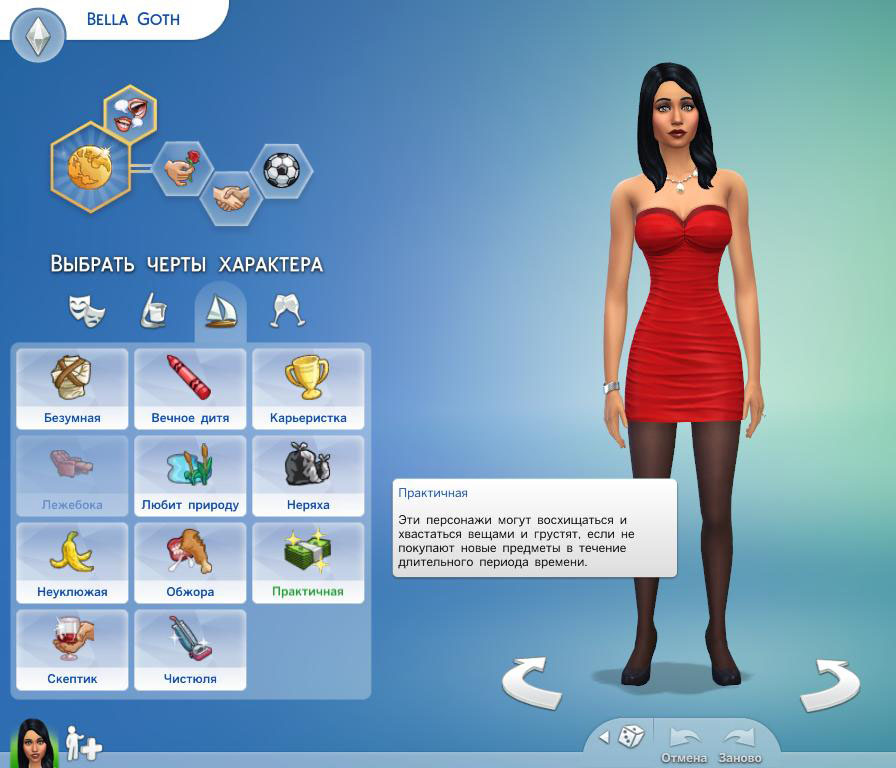Screen dimensions: 896x768
Task: Click the soccer ball trait hexagon
Action: [x=281, y=169]
